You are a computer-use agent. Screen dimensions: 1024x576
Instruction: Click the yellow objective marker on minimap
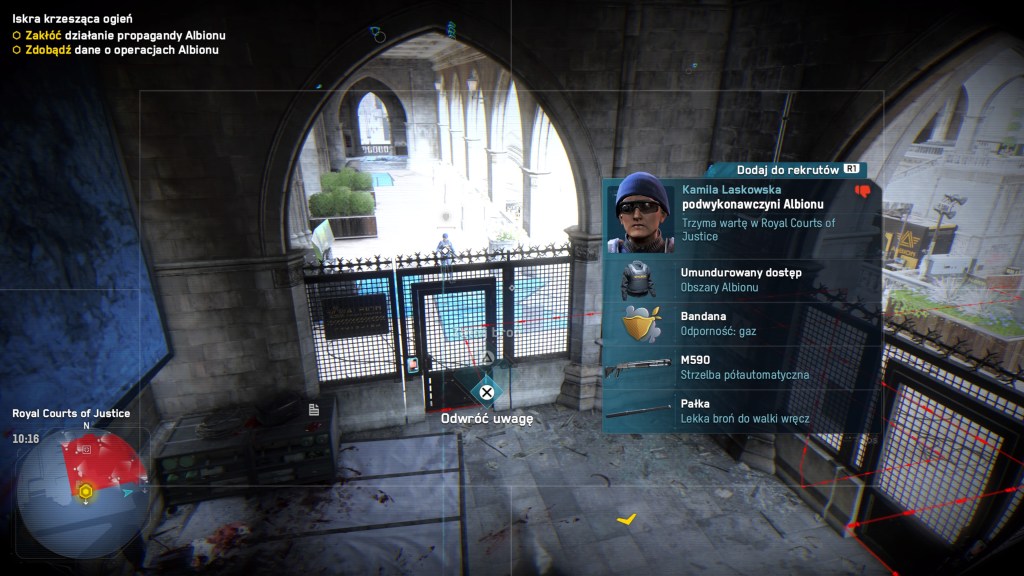(87, 491)
